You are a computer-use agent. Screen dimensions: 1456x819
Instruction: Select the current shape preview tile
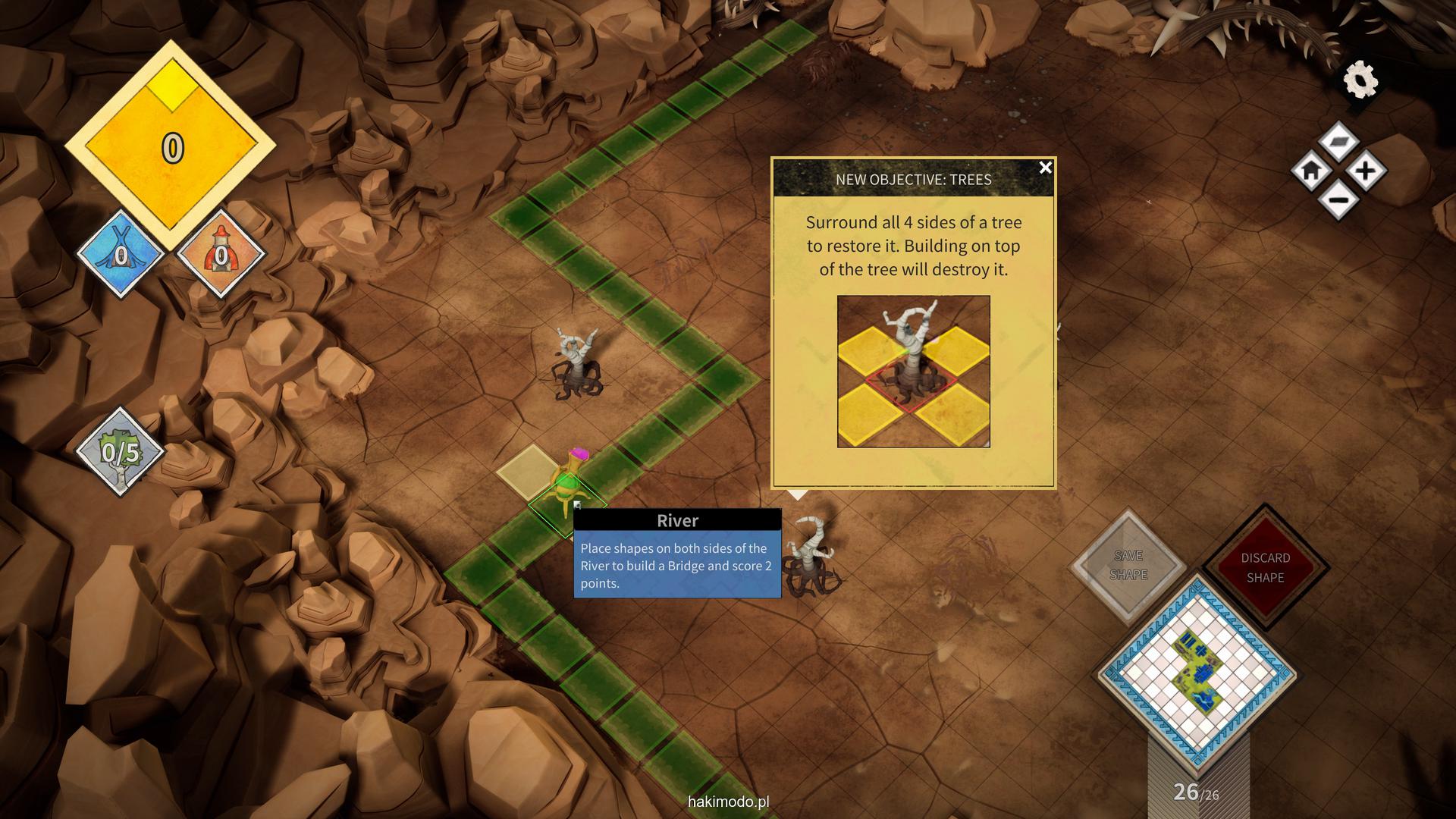click(x=1197, y=672)
